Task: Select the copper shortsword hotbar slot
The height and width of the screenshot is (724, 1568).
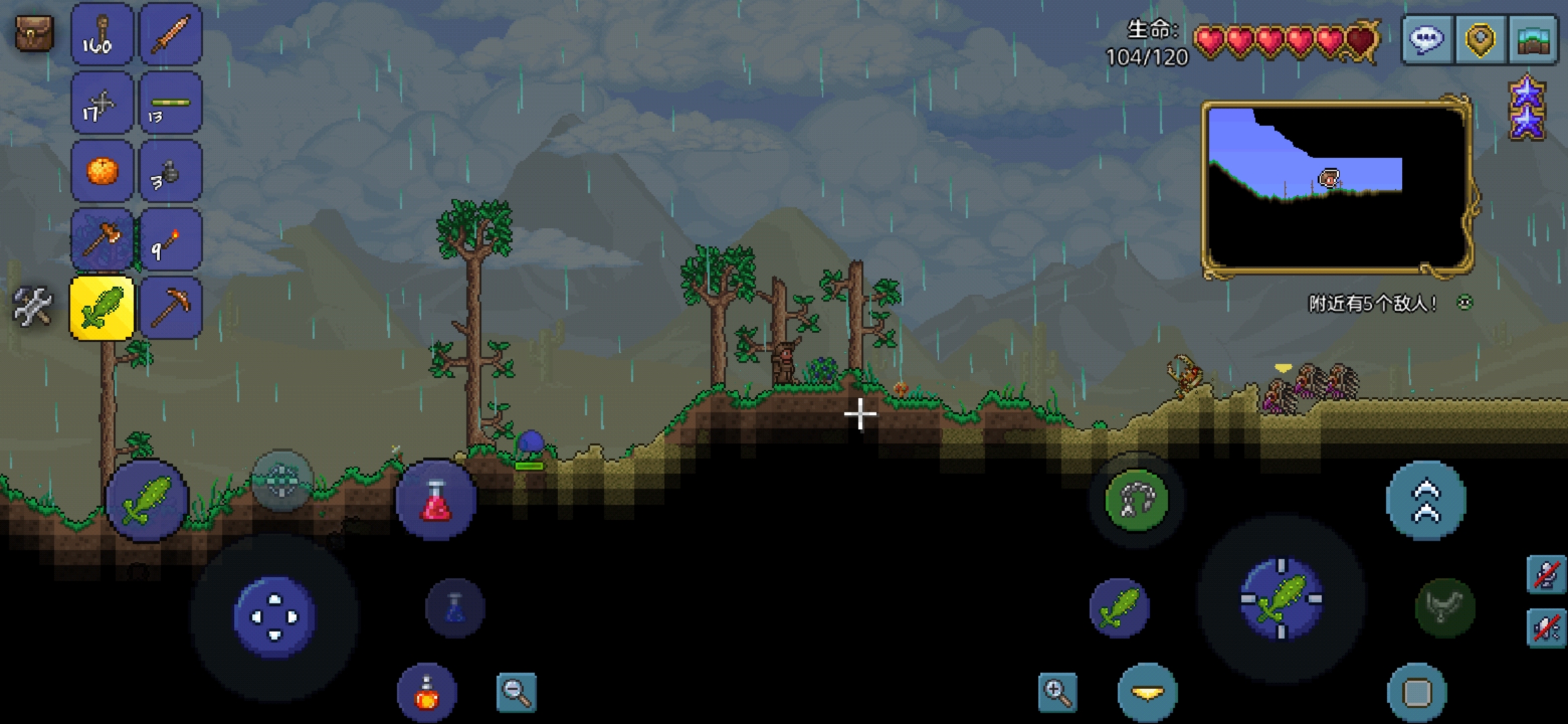Action: tap(170, 35)
